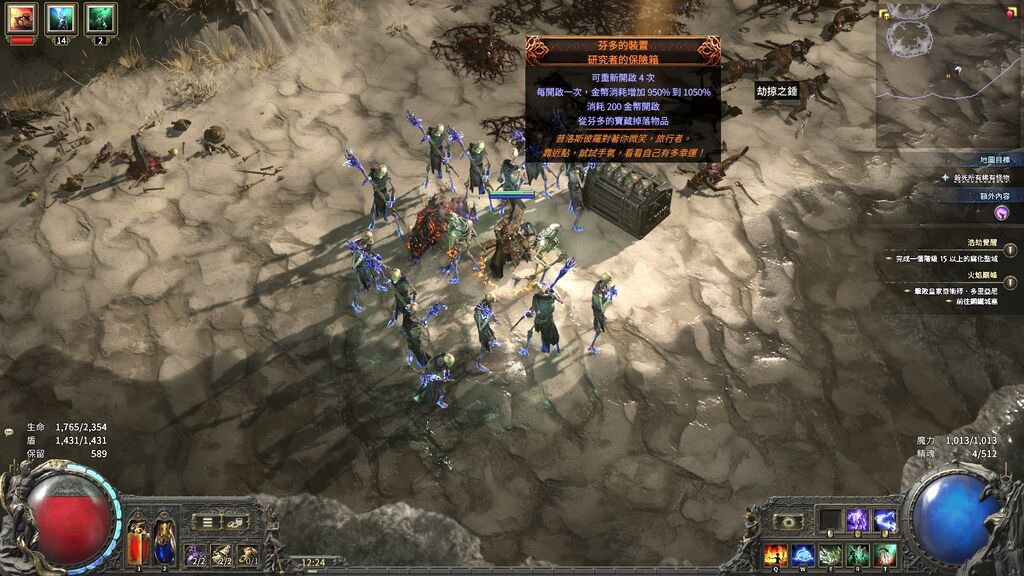Viewport: 1024px width, 576px height.
Task: Select the purple pouch slot showing 2/2
Action: 197,553
